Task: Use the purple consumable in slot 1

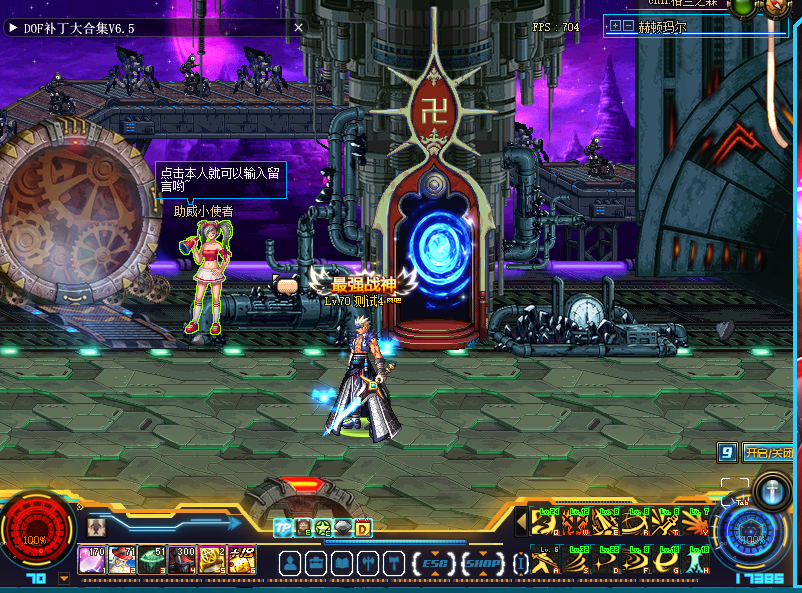Action: tap(93, 559)
